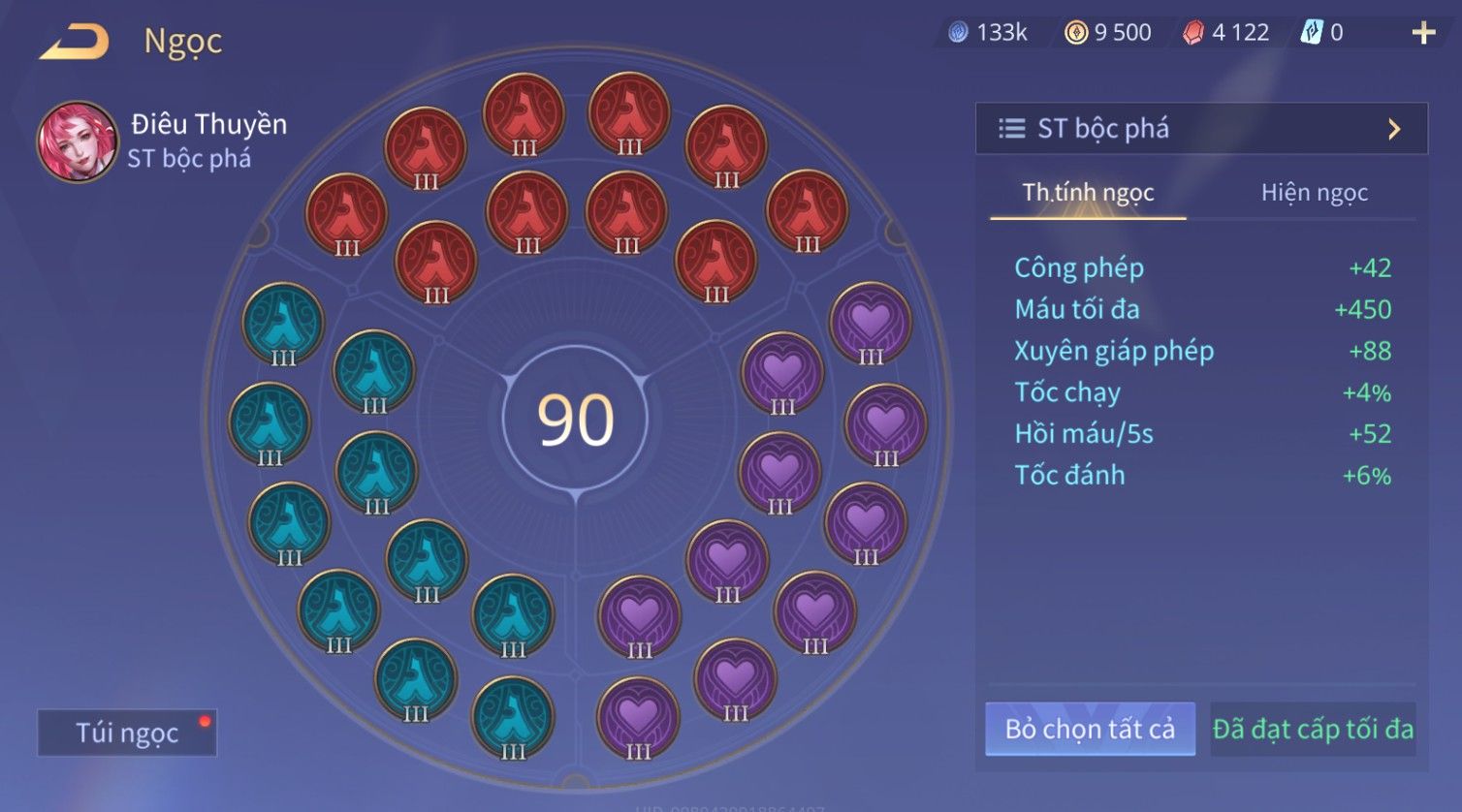Image resolution: width=1462 pixels, height=812 pixels.
Task: Tap the center rune level 90 circle
Action: coord(576,420)
